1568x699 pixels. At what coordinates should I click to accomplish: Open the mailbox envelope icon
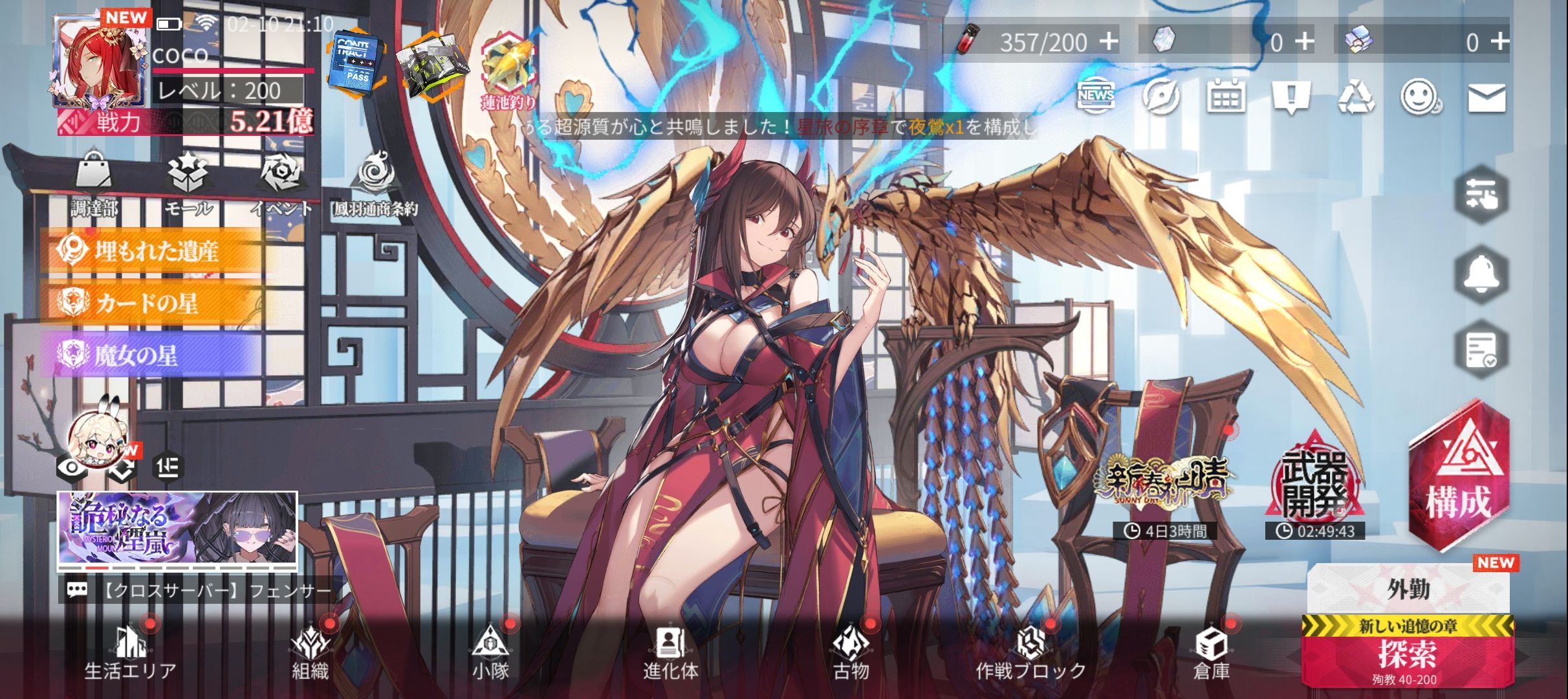1486,98
